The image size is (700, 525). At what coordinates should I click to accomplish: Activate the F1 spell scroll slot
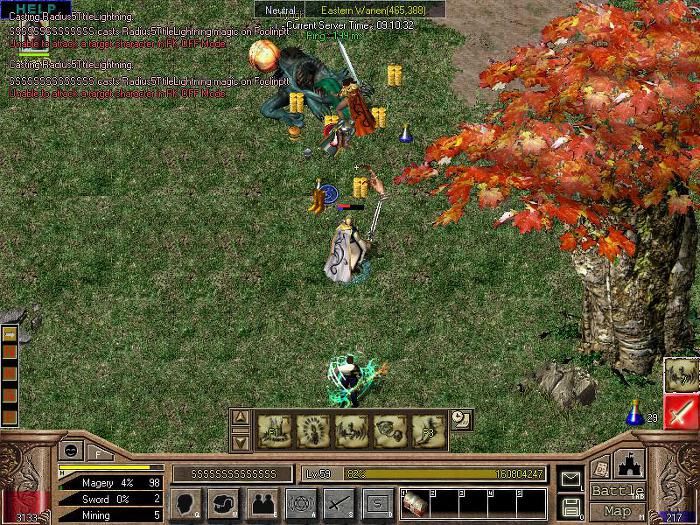coord(274,430)
